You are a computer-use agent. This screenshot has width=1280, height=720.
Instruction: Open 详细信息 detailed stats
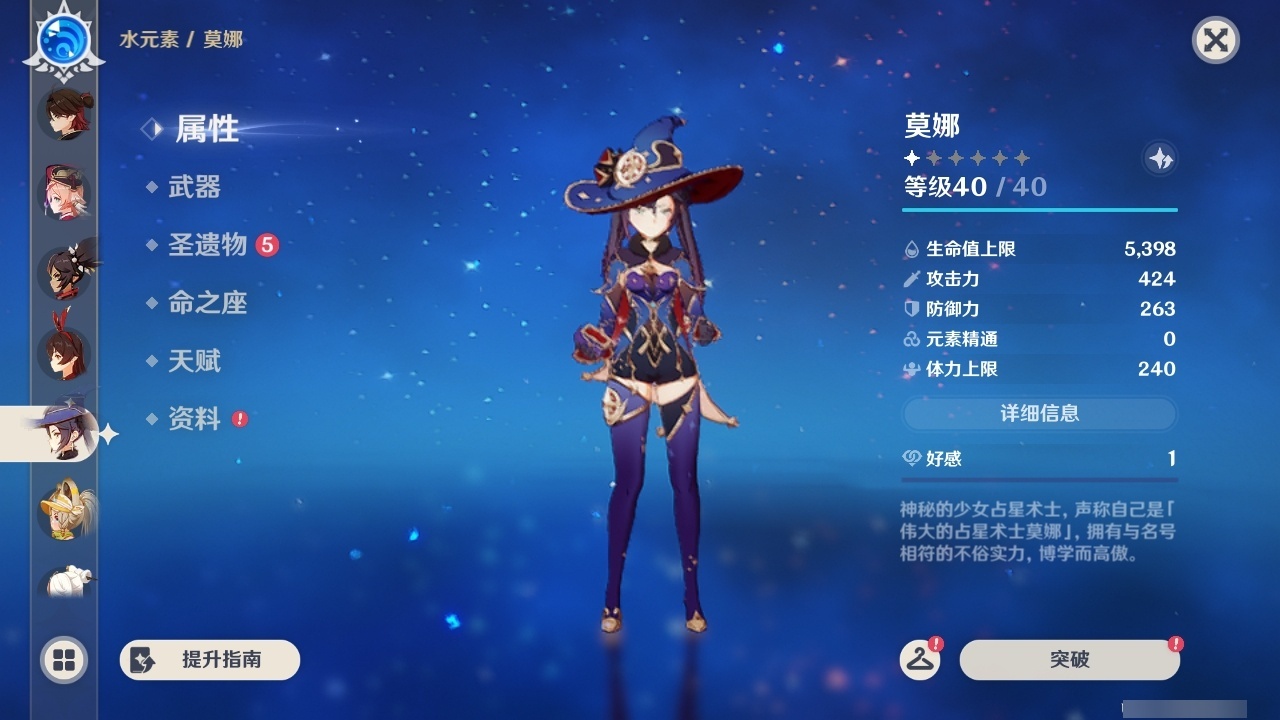pyautogui.click(x=1040, y=414)
